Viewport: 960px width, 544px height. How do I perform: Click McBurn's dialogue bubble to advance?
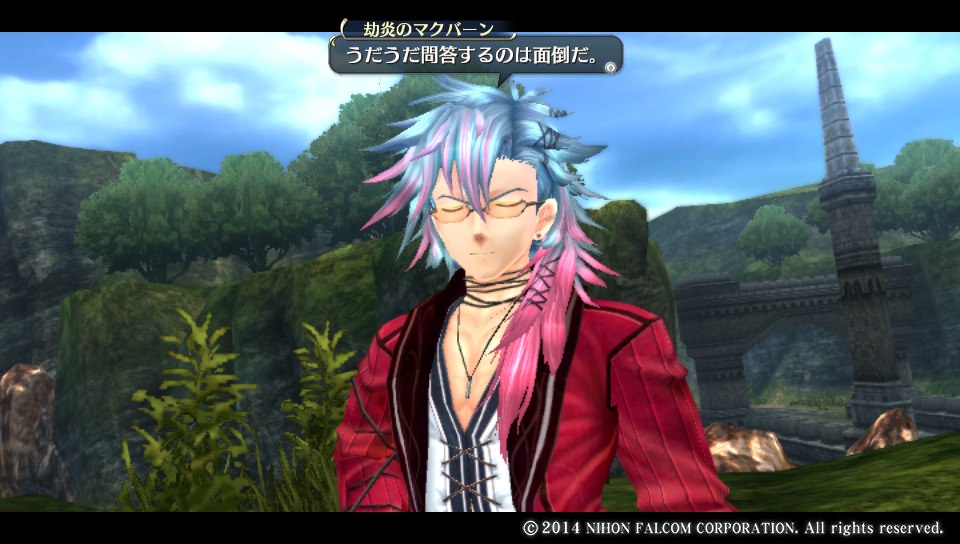[x=476, y=57]
